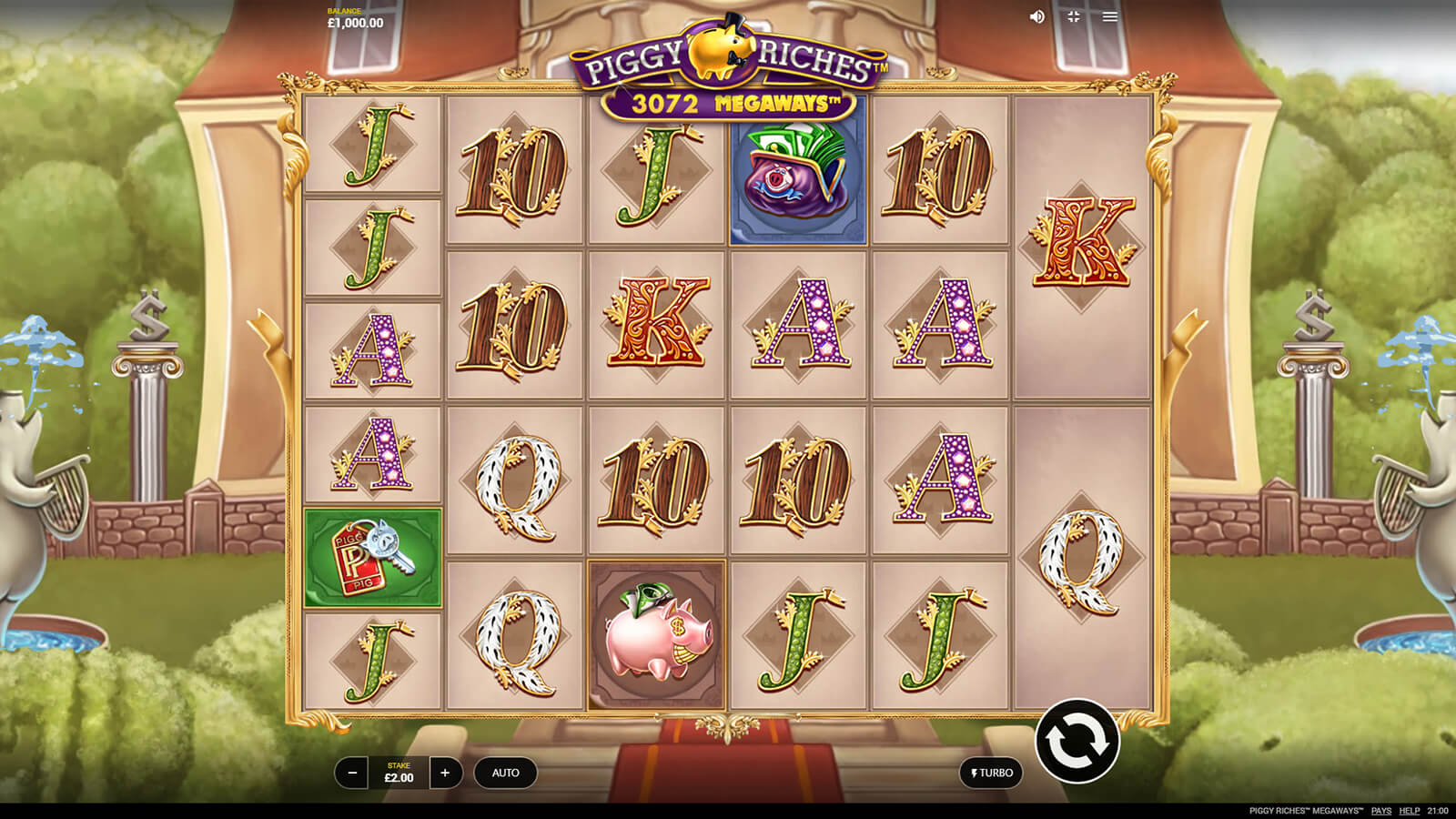Toggle fullscreen mode
Image resolution: width=1456 pixels, height=819 pixels.
click(x=1074, y=16)
